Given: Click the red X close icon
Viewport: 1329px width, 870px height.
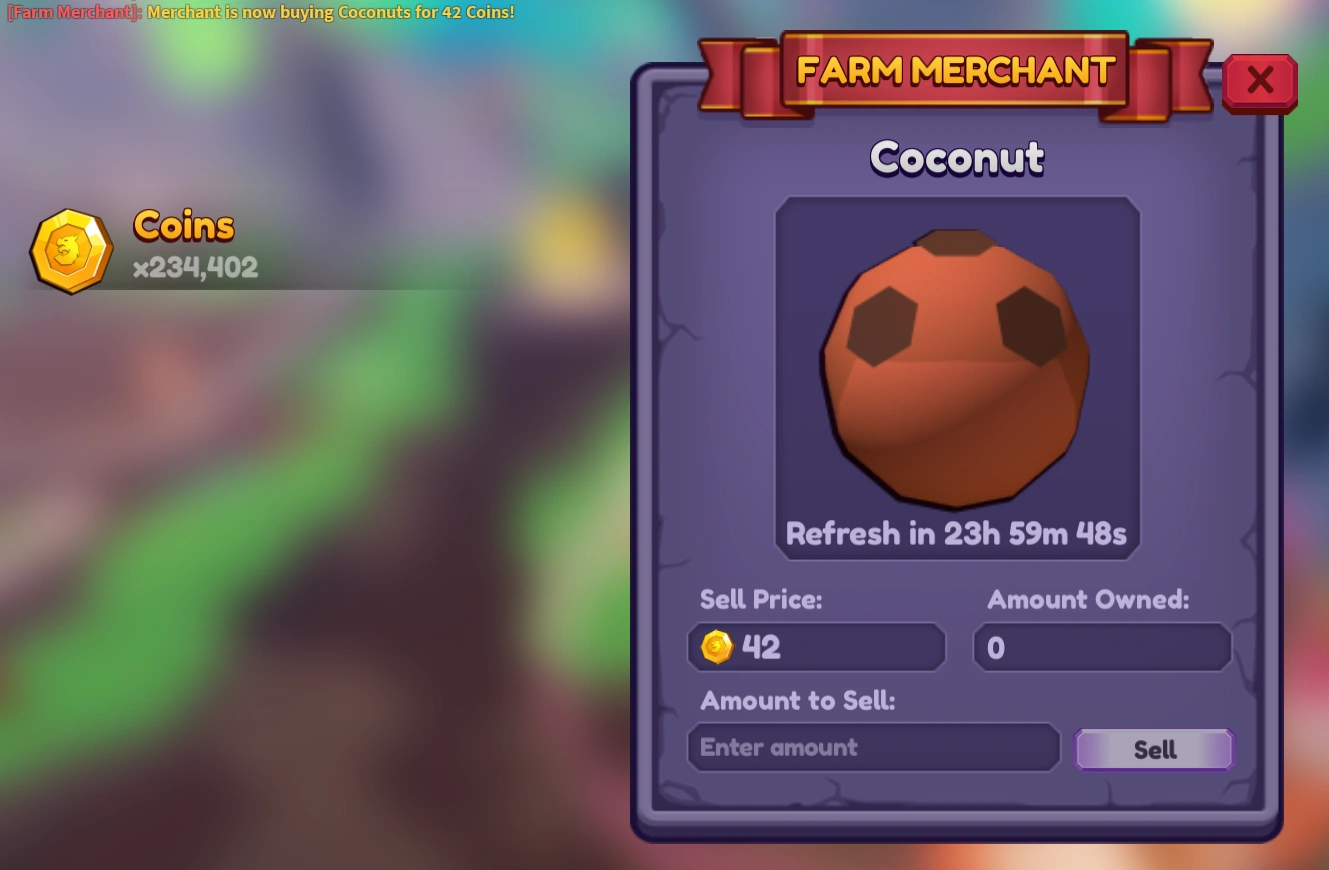Looking at the screenshot, I should (1259, 82).
